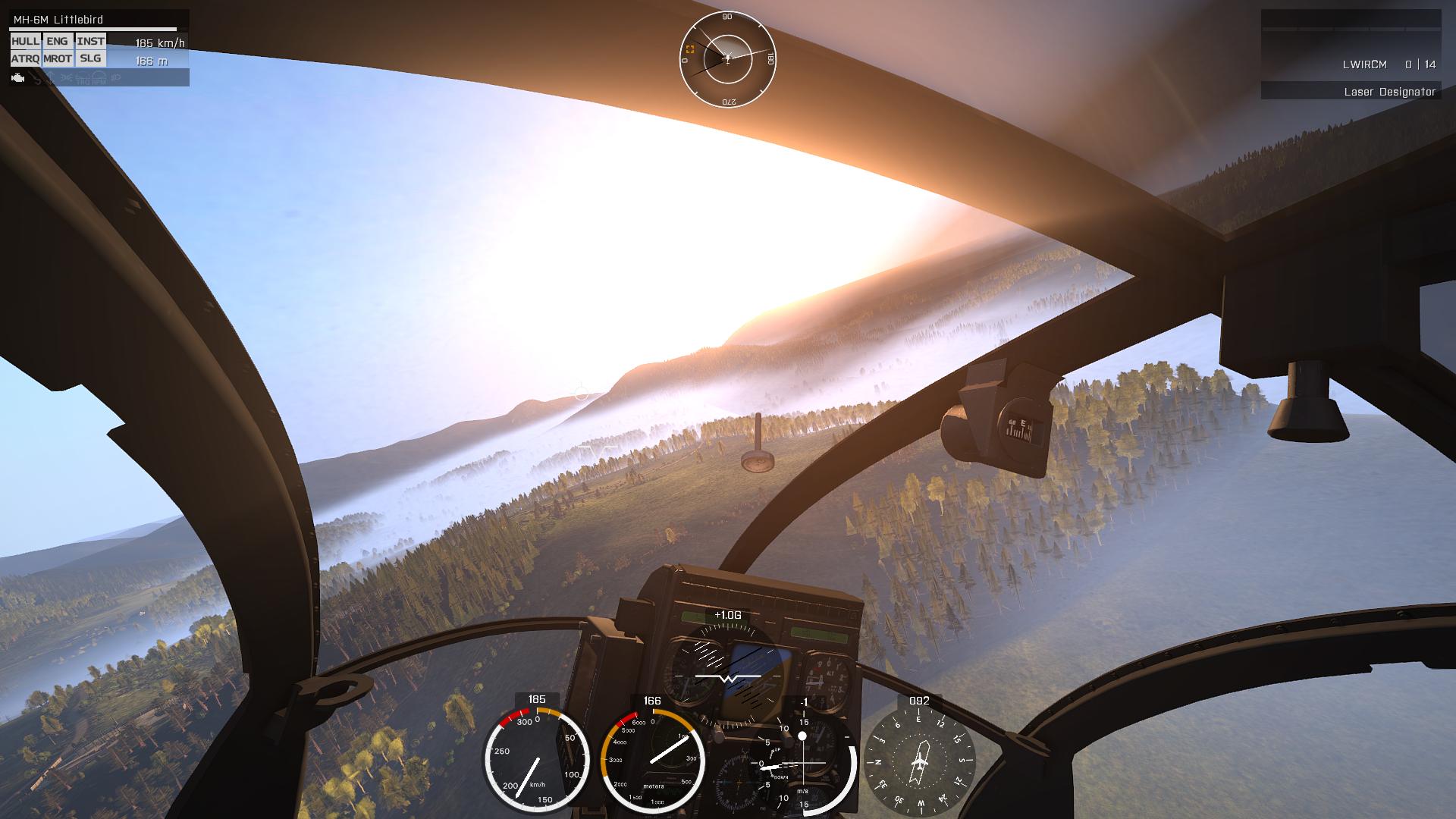Click the MROT main rotor indicator
The image size is (1456, 819).
click(x=58, y=58)
